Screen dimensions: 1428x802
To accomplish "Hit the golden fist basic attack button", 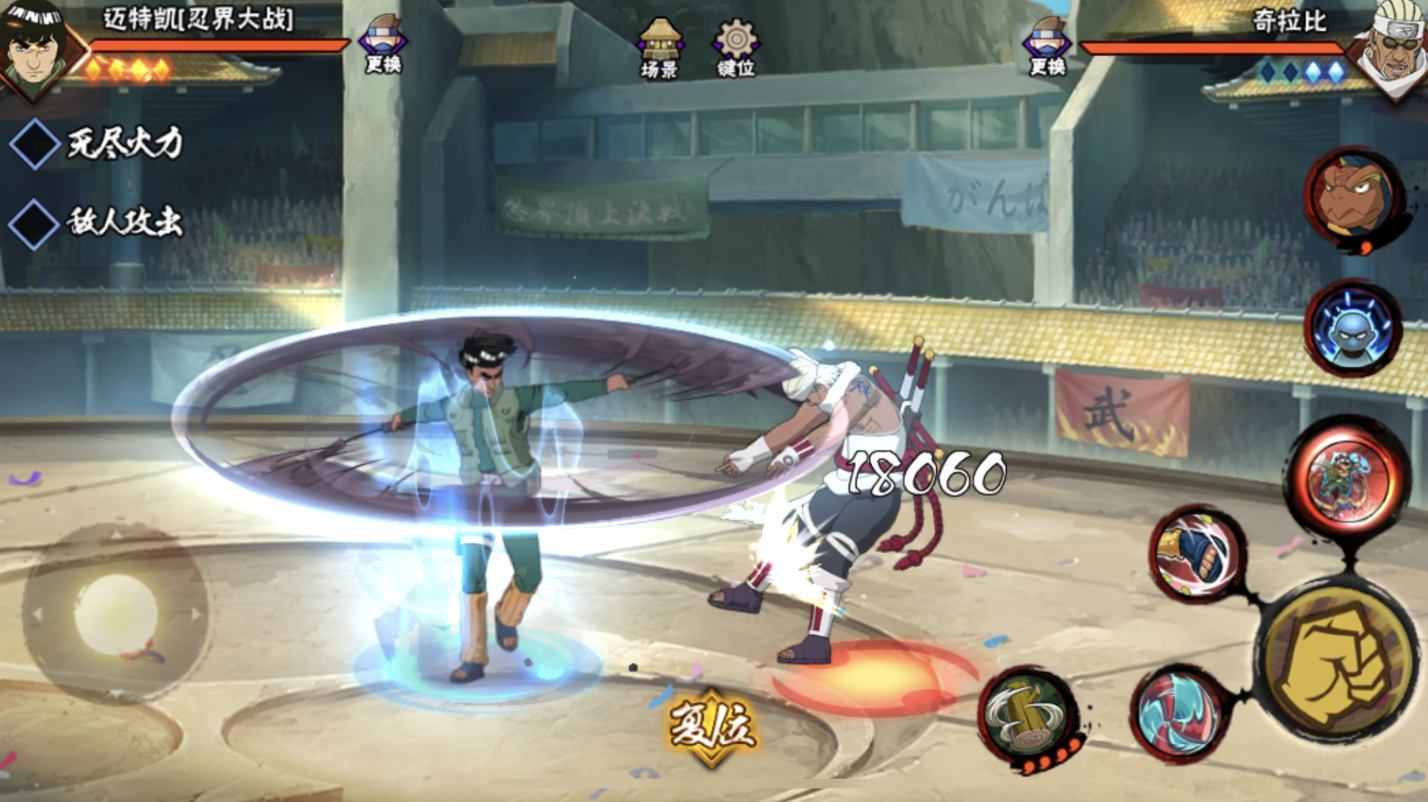I will coord(1334,658).
